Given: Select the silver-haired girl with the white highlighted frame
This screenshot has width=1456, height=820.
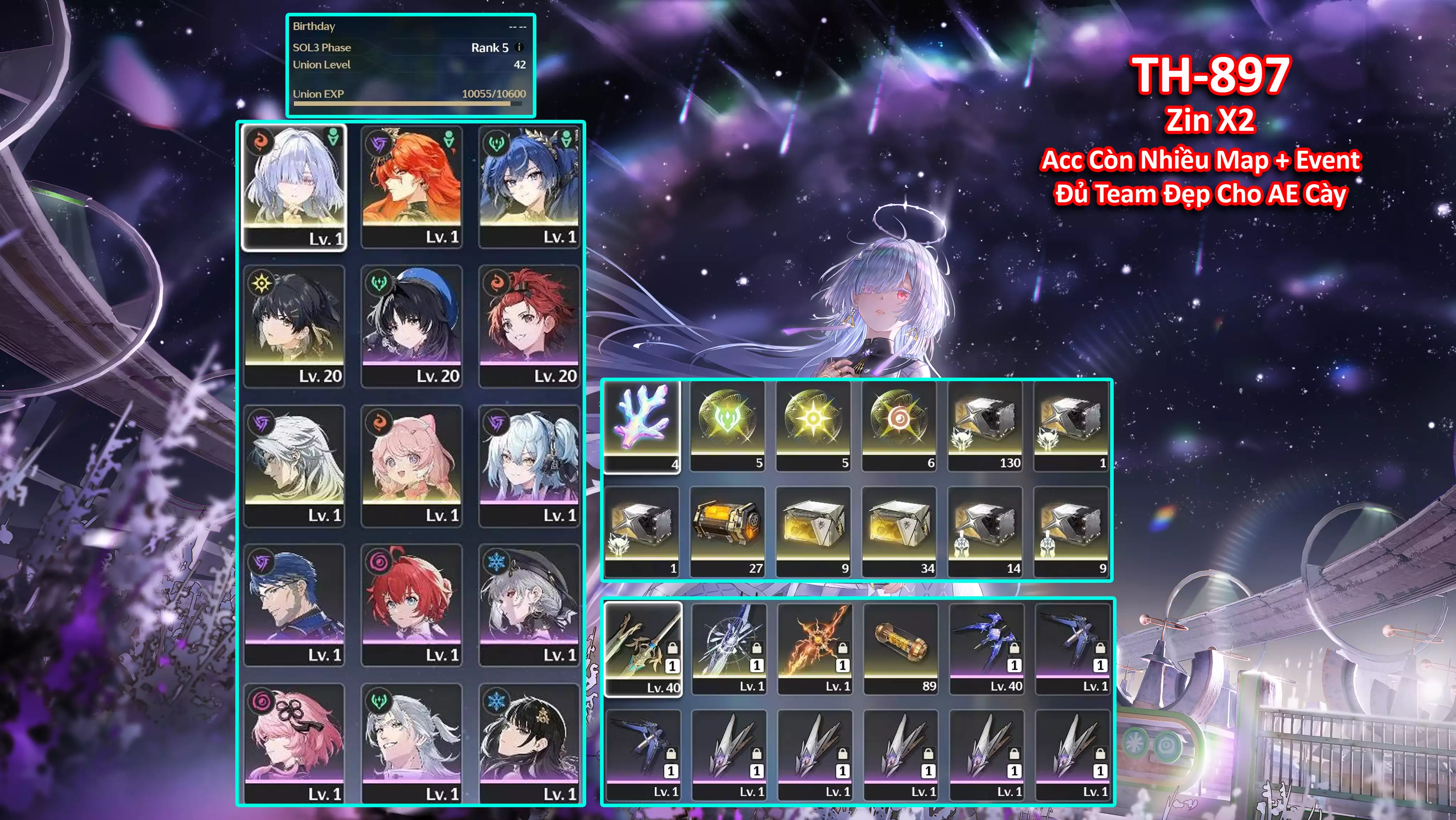Looking at the screenshot, I should click(294, 187).
